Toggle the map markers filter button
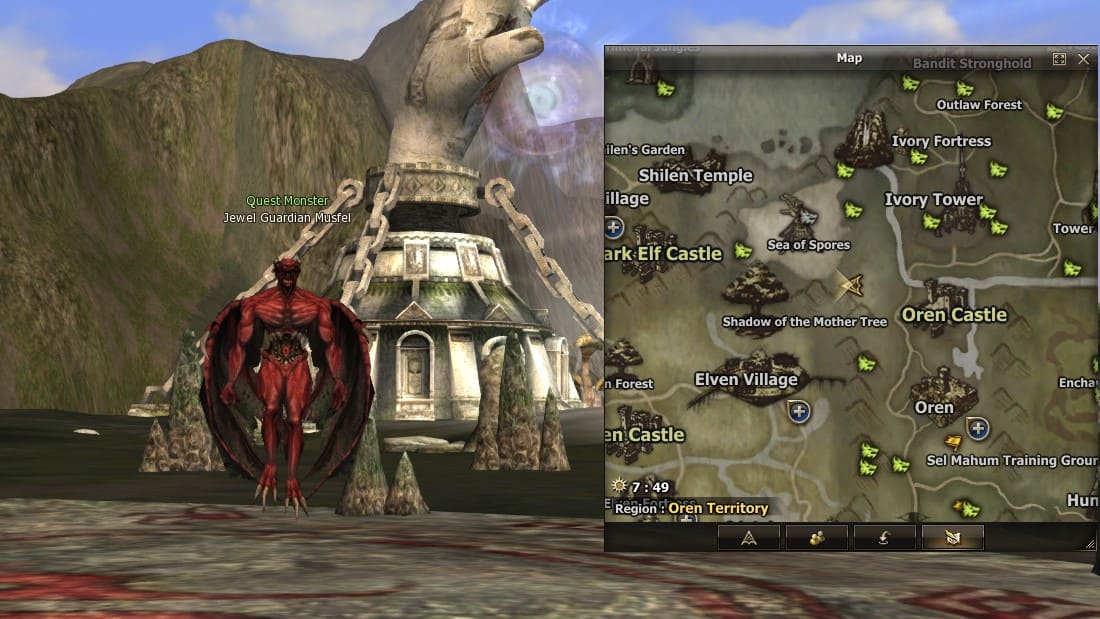 point(952,537)
